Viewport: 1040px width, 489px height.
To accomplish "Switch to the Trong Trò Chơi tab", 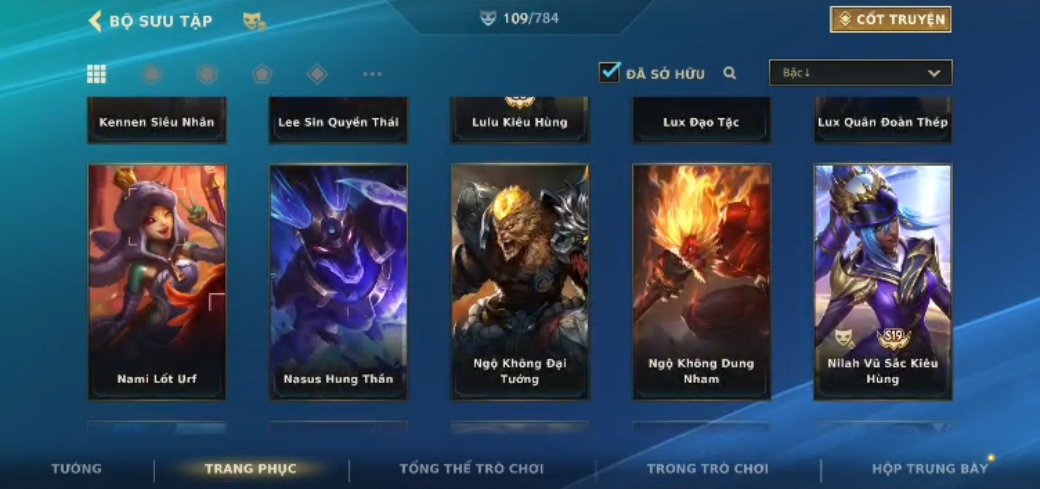I will [707, 469].
